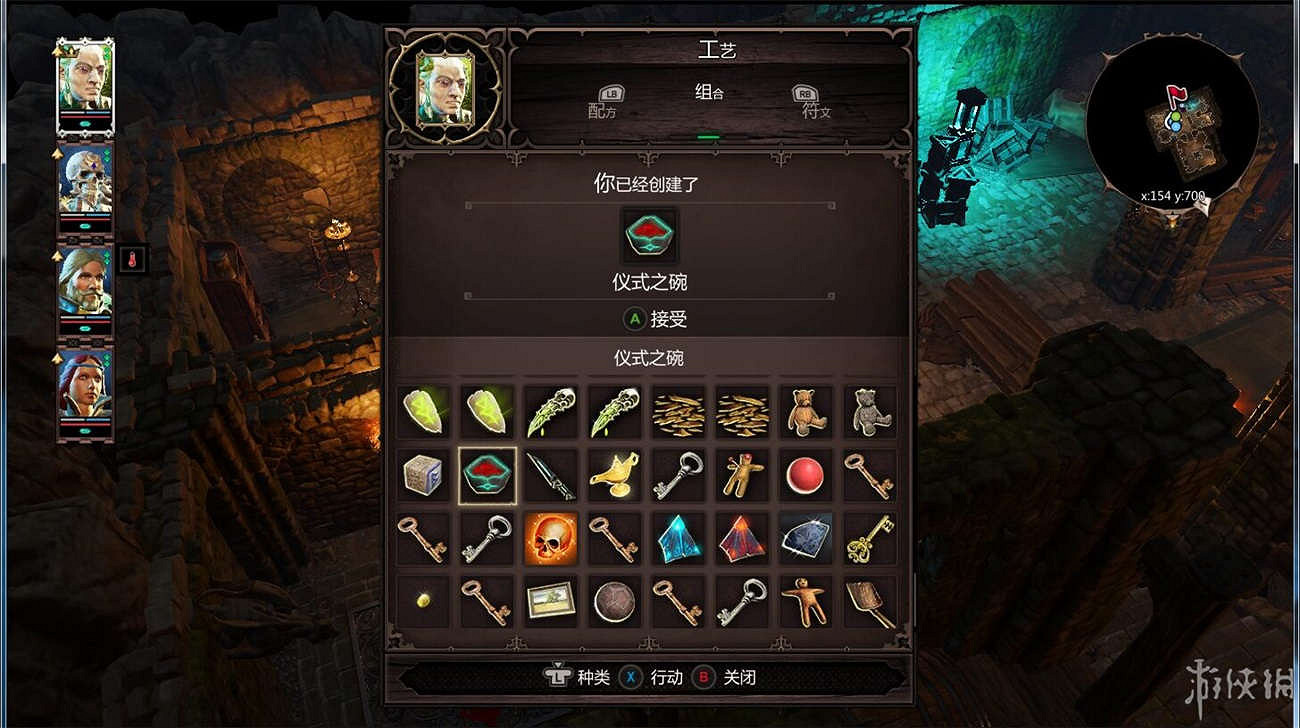This screenshot has width=1300, height=728.
Task: Select the first character portrait on the left
Action: pos(85,85)
